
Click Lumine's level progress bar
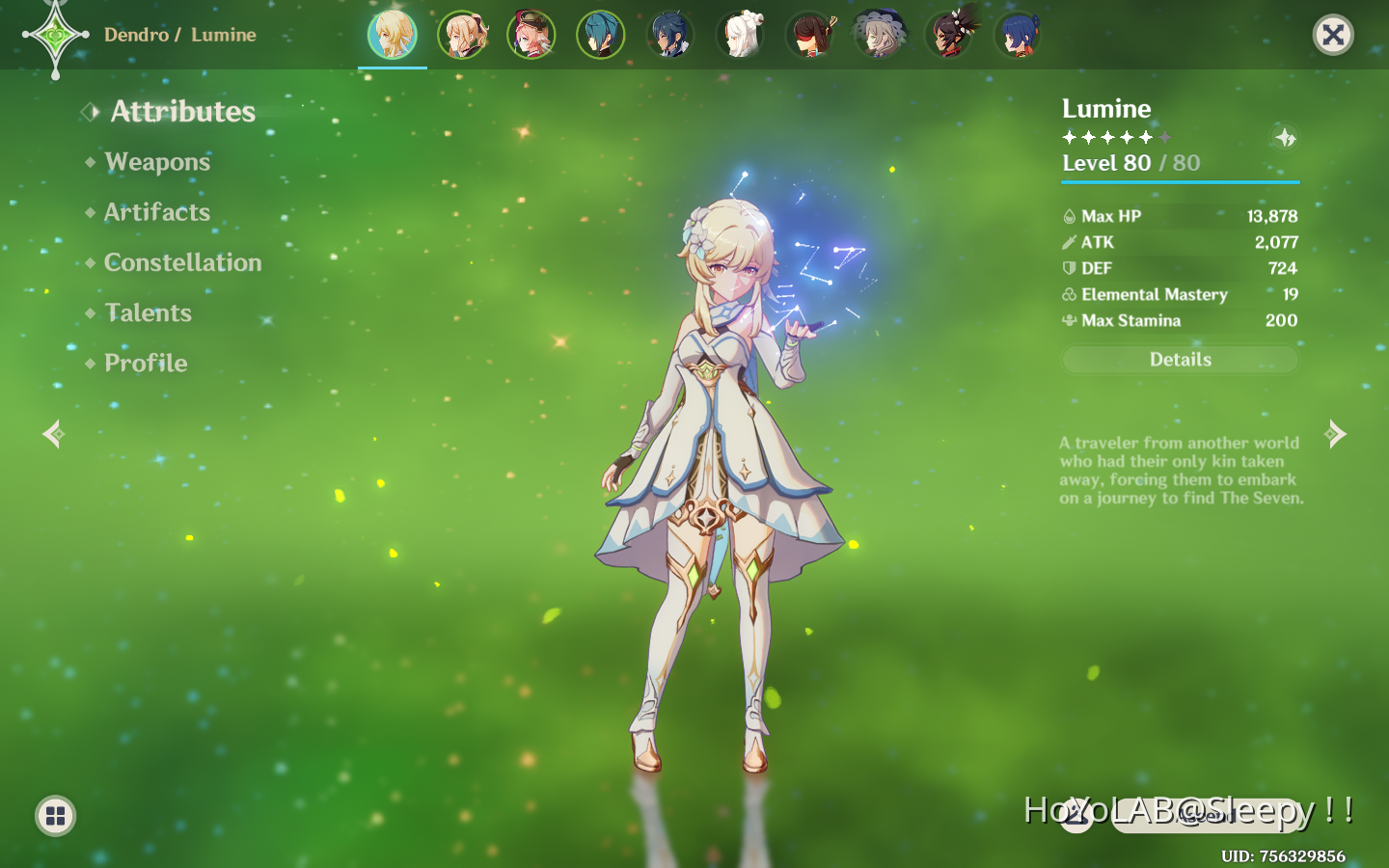tap(1180, 180)
